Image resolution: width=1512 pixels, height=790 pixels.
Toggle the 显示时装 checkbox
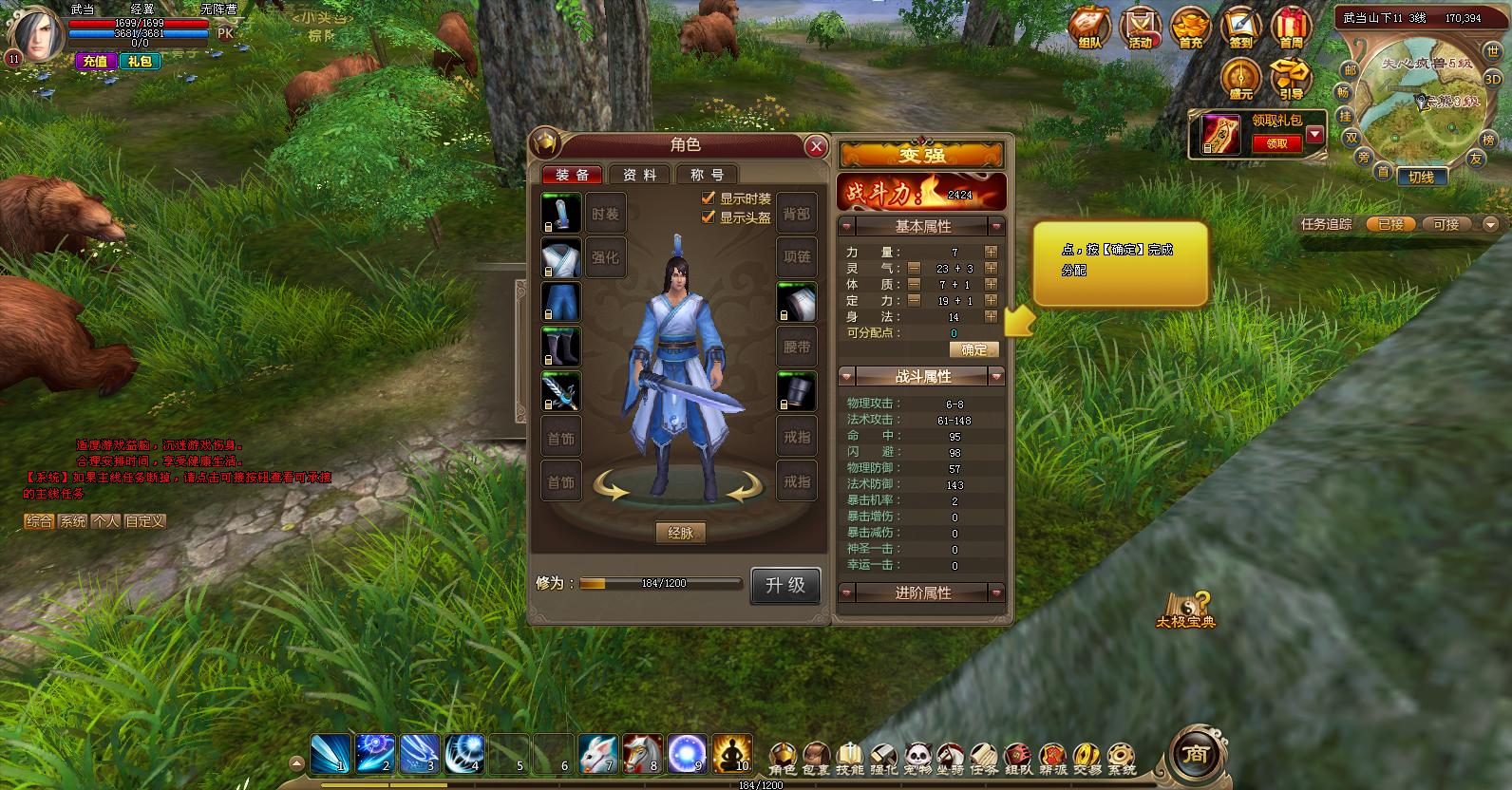point(708,198)
